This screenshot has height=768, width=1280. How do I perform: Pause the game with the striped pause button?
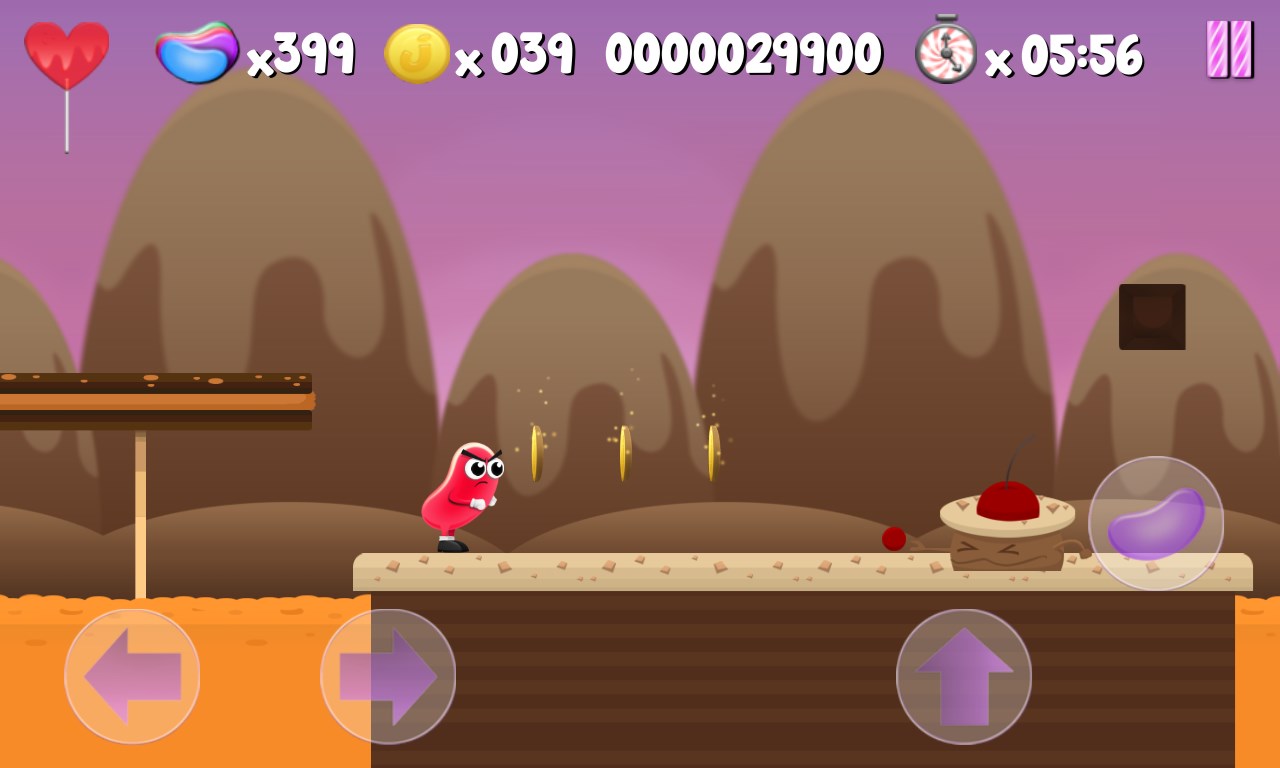1230,48
